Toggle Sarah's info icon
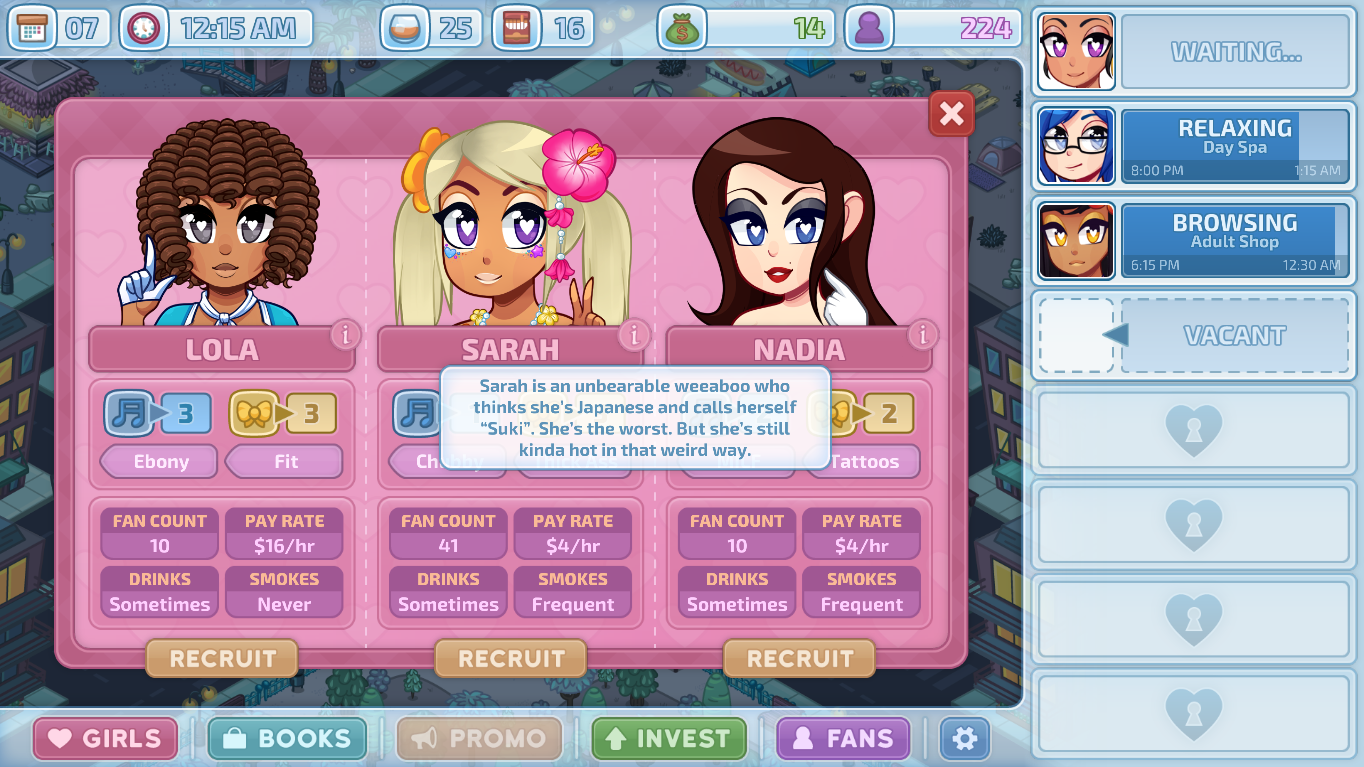 pyautogui.click(x=634, y=335)
